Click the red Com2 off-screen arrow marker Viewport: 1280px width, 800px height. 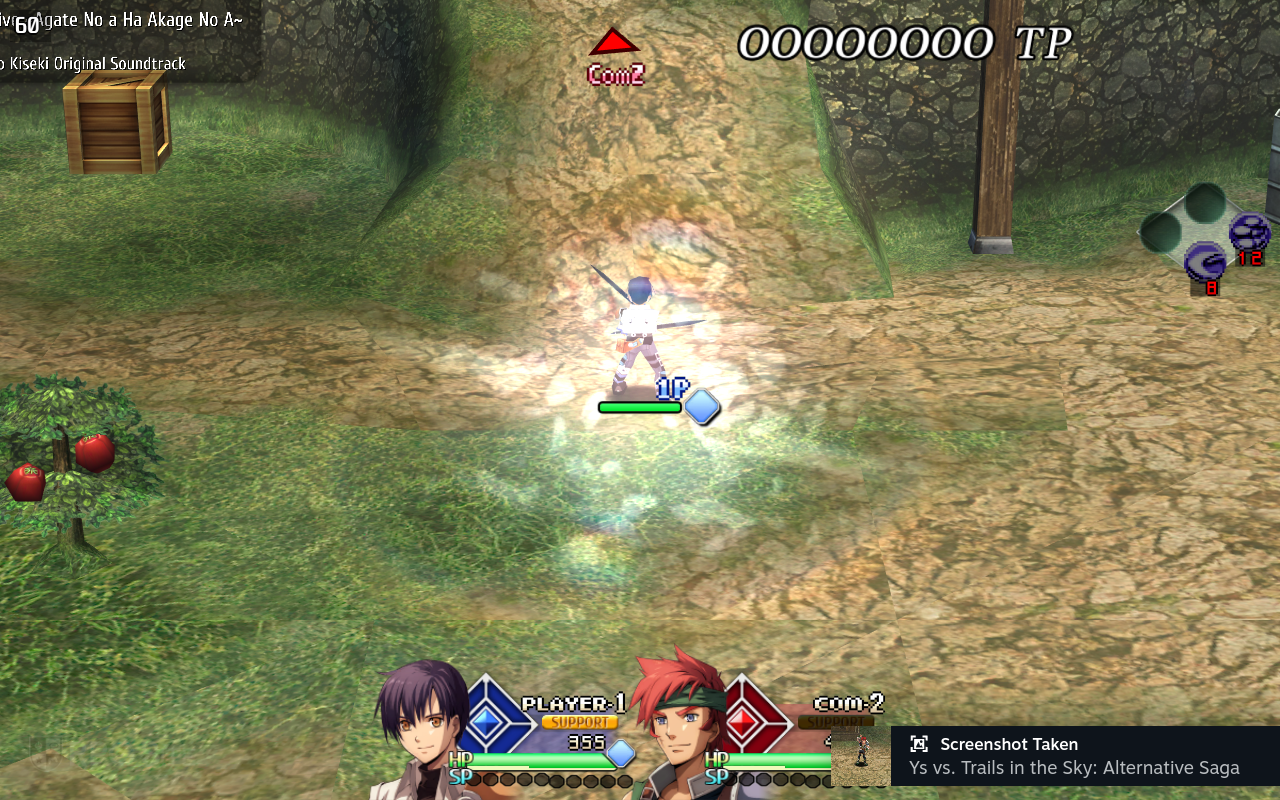(614, 42)
